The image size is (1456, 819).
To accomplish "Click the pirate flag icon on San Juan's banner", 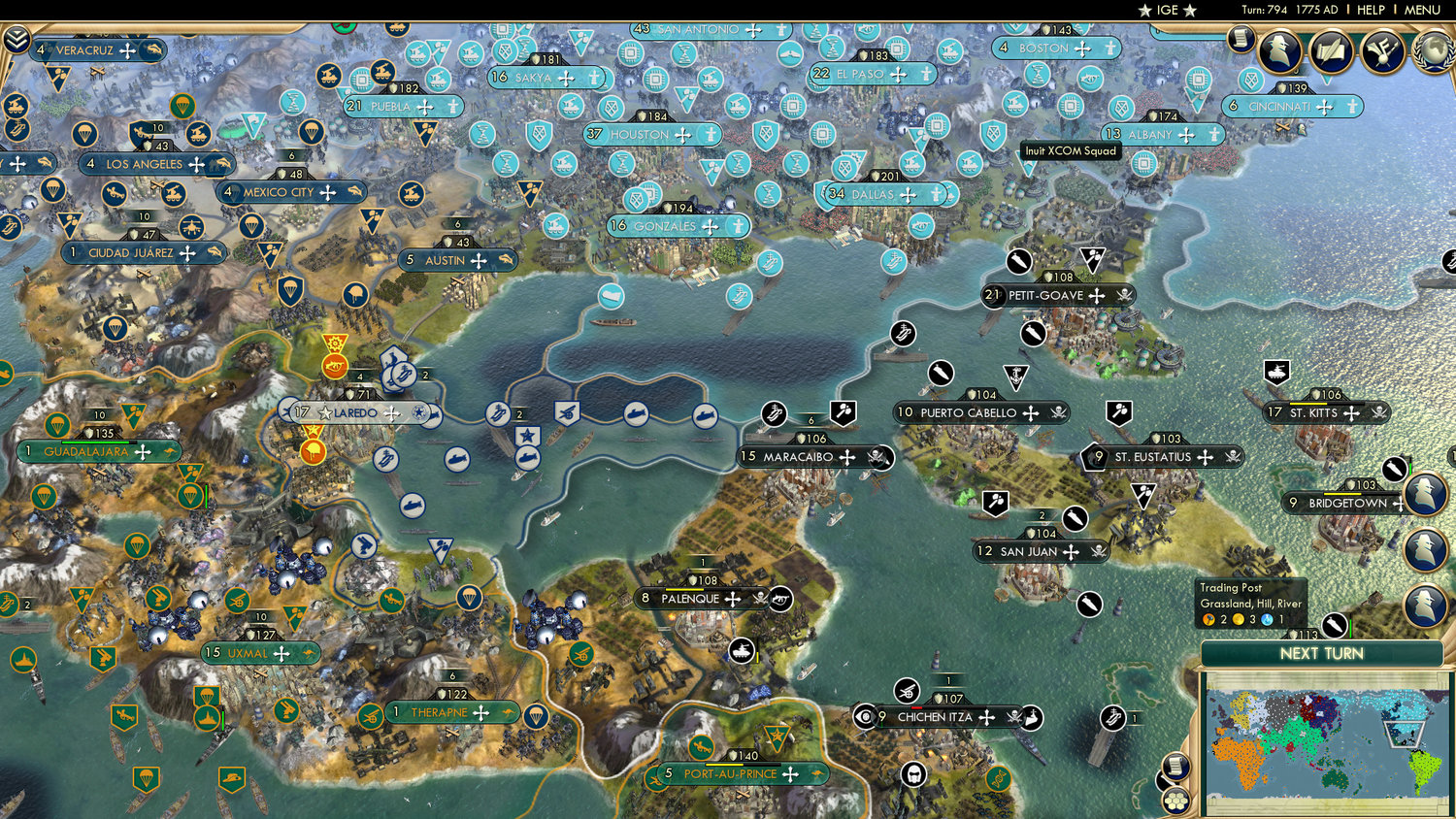I will pos(1097,552).
